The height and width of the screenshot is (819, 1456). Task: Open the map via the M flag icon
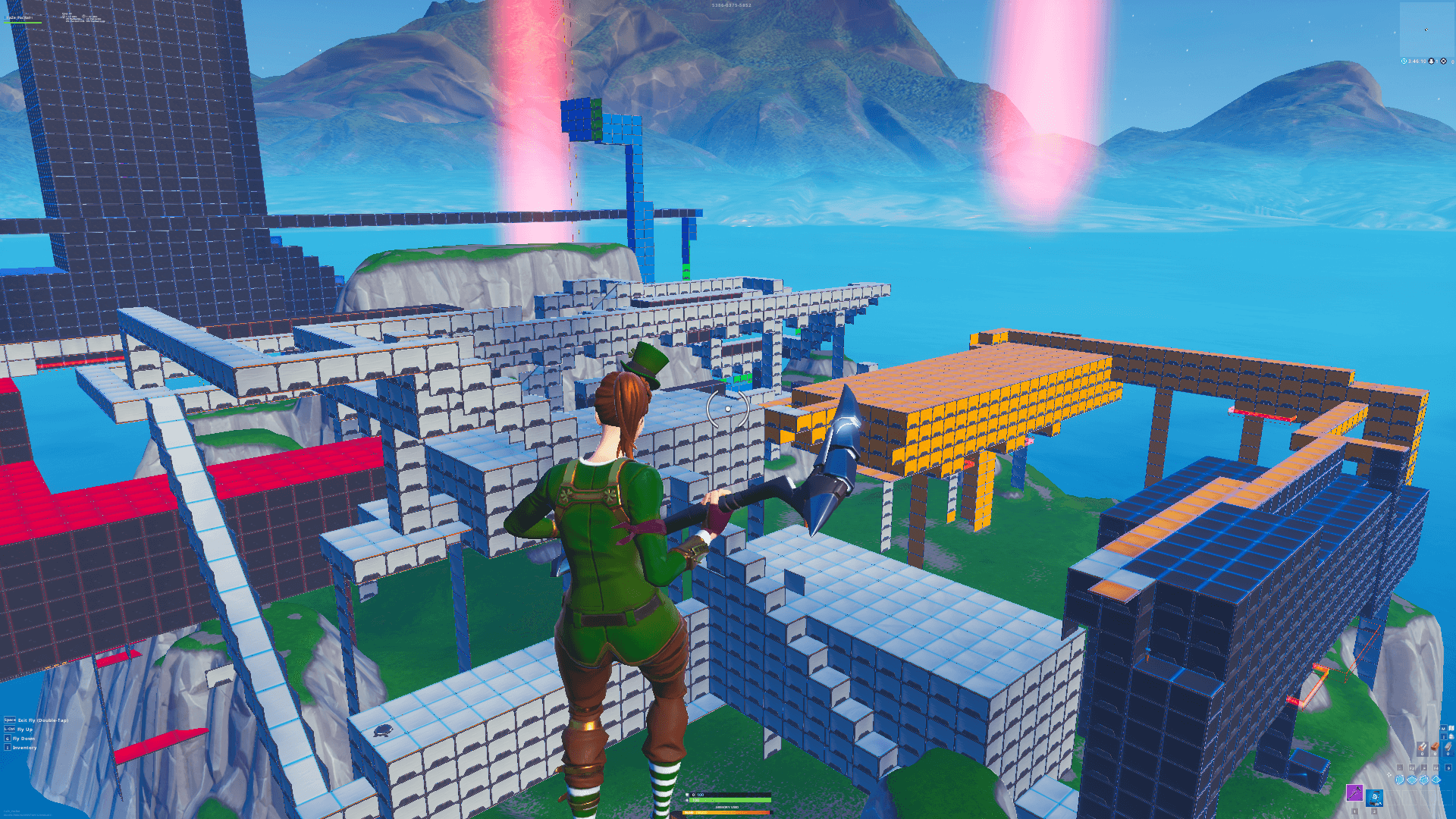click(x=1445, y=728)
